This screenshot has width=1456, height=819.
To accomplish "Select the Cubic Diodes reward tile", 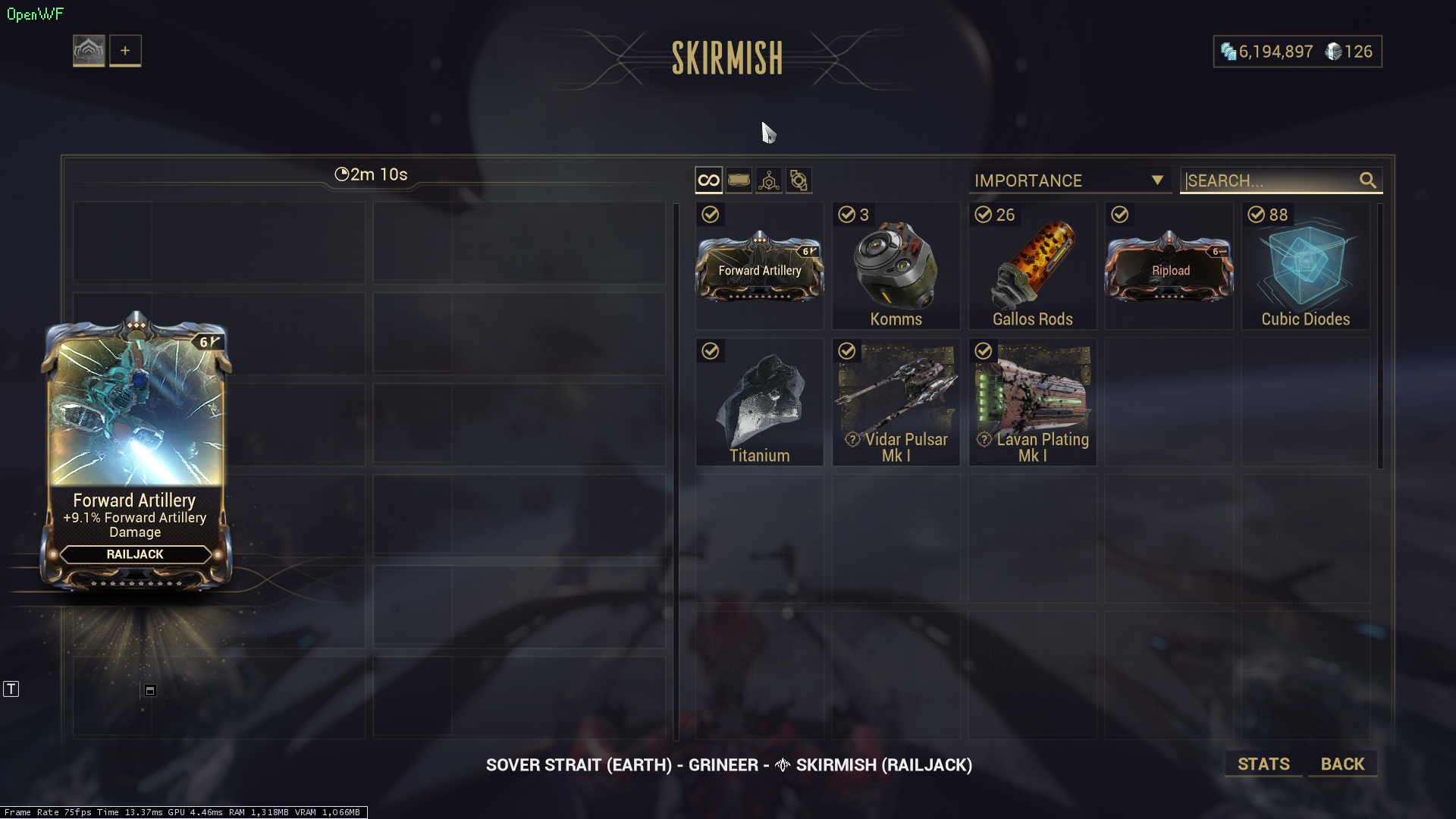I will click(x=1305, y=266).
